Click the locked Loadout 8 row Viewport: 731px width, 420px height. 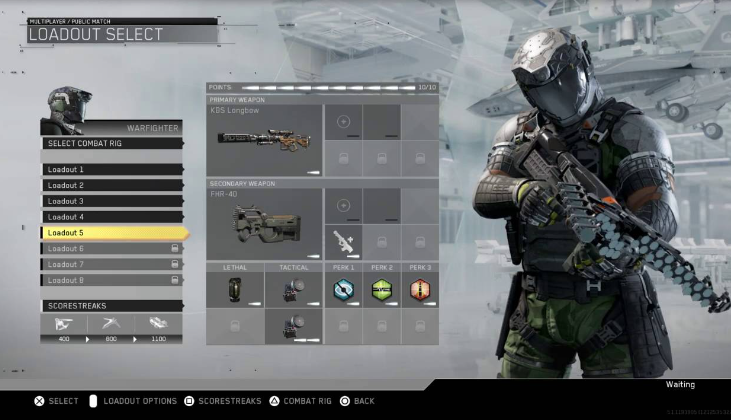pos(111,280)
